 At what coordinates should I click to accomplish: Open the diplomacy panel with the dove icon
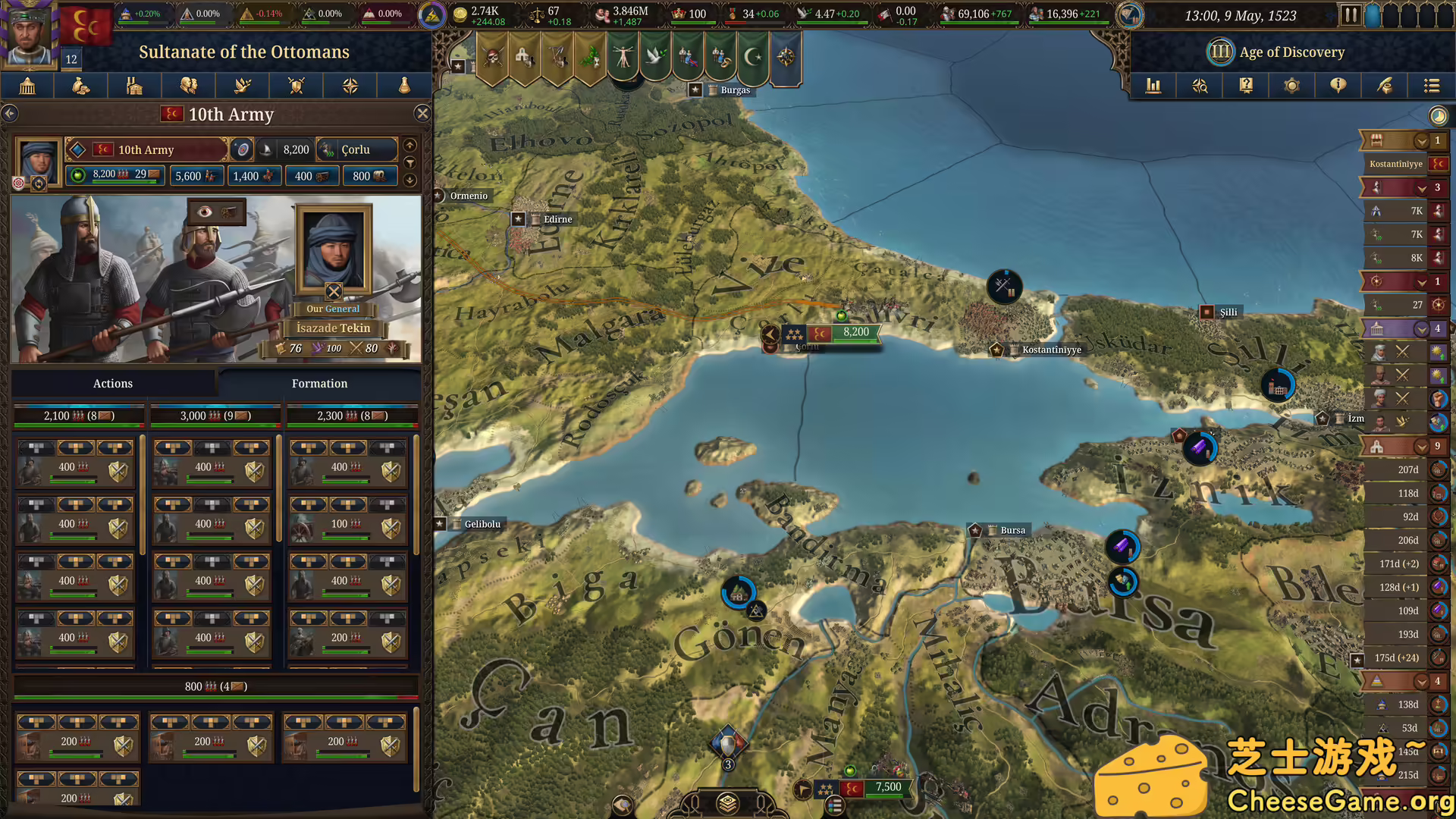pos(242,86)
